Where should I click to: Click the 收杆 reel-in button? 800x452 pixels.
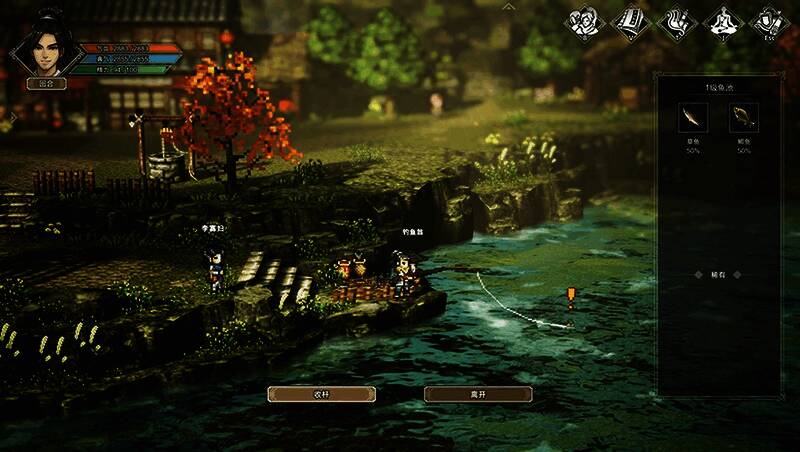(321, 394)
